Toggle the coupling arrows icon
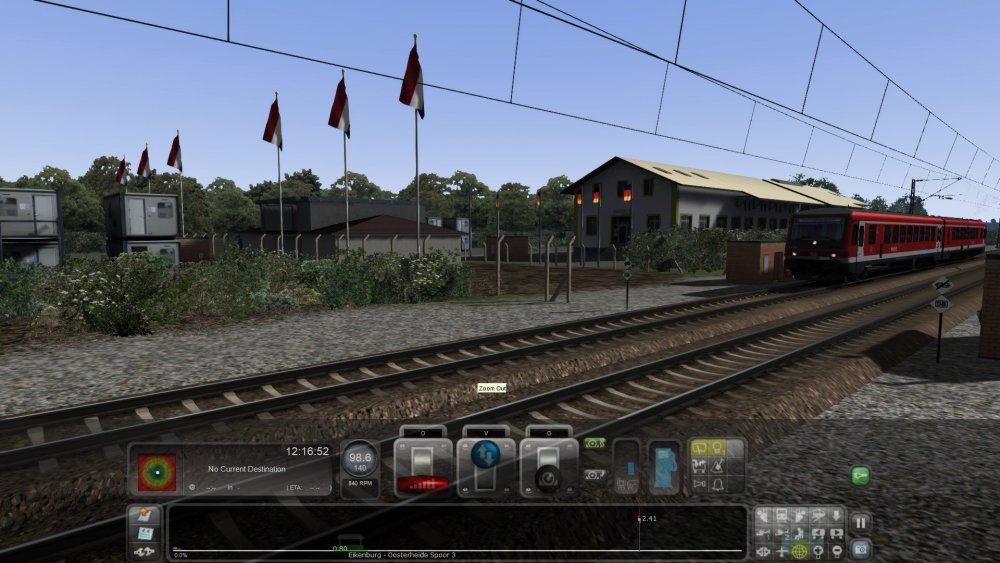The width and height of the screenshot is (1000, 563). click(144, 551)
